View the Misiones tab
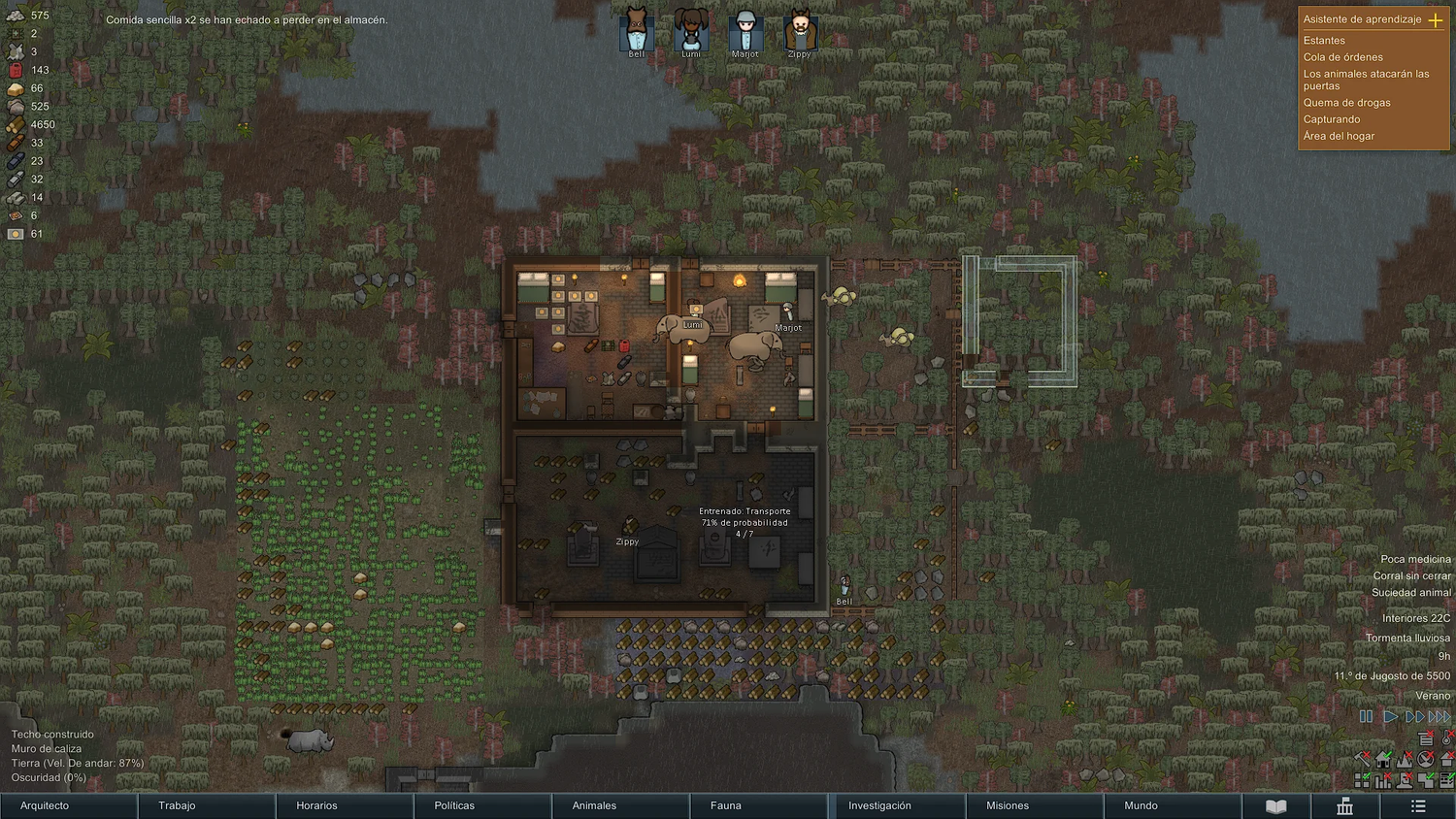Screen dimensions: 1456x819 [1035, 805]
